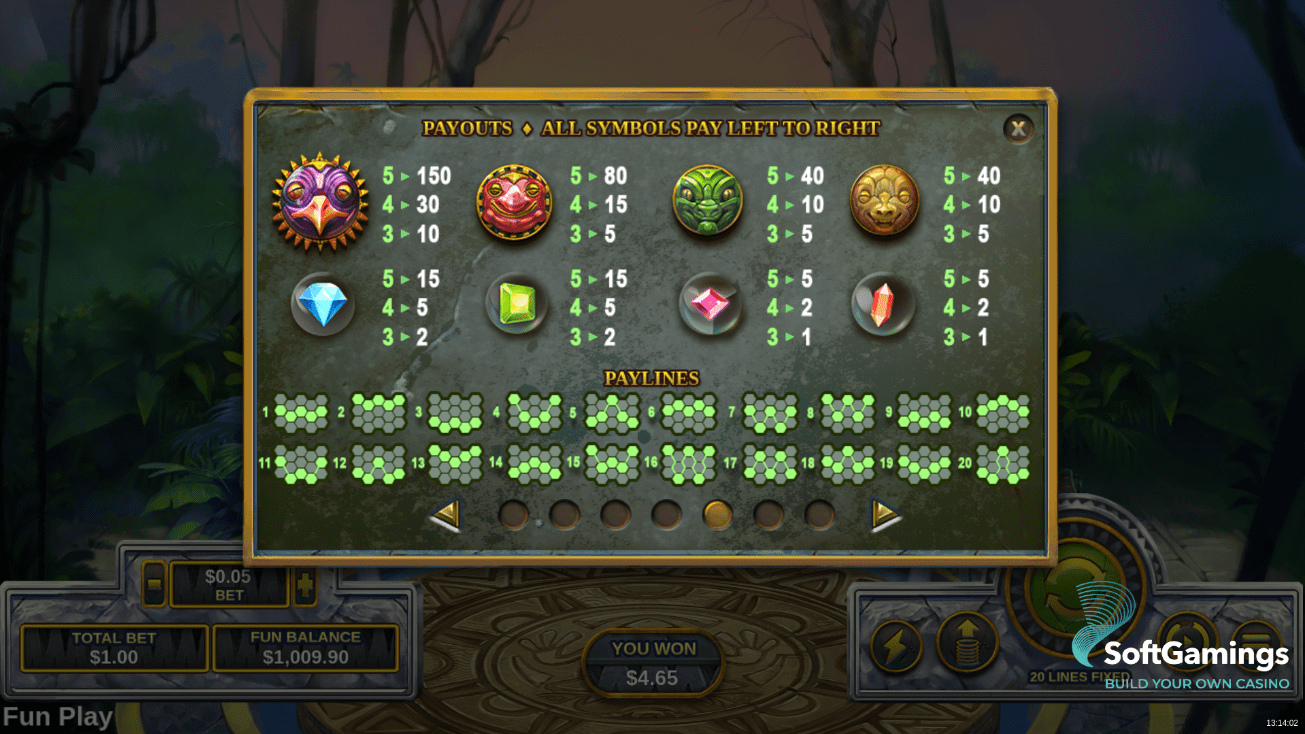Increase the bet with the plus button
The width and height of the screenshot is (1305, 734).
305,585
